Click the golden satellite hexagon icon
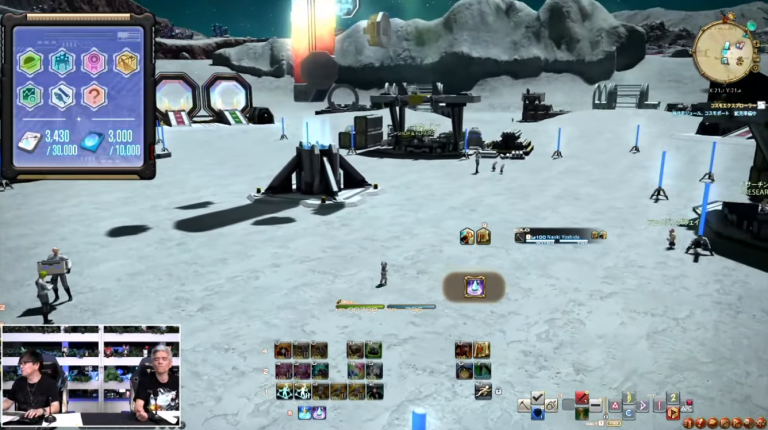The width and height of the screenshot is (768, 430). pyautogui.click(x=127, y=63)
